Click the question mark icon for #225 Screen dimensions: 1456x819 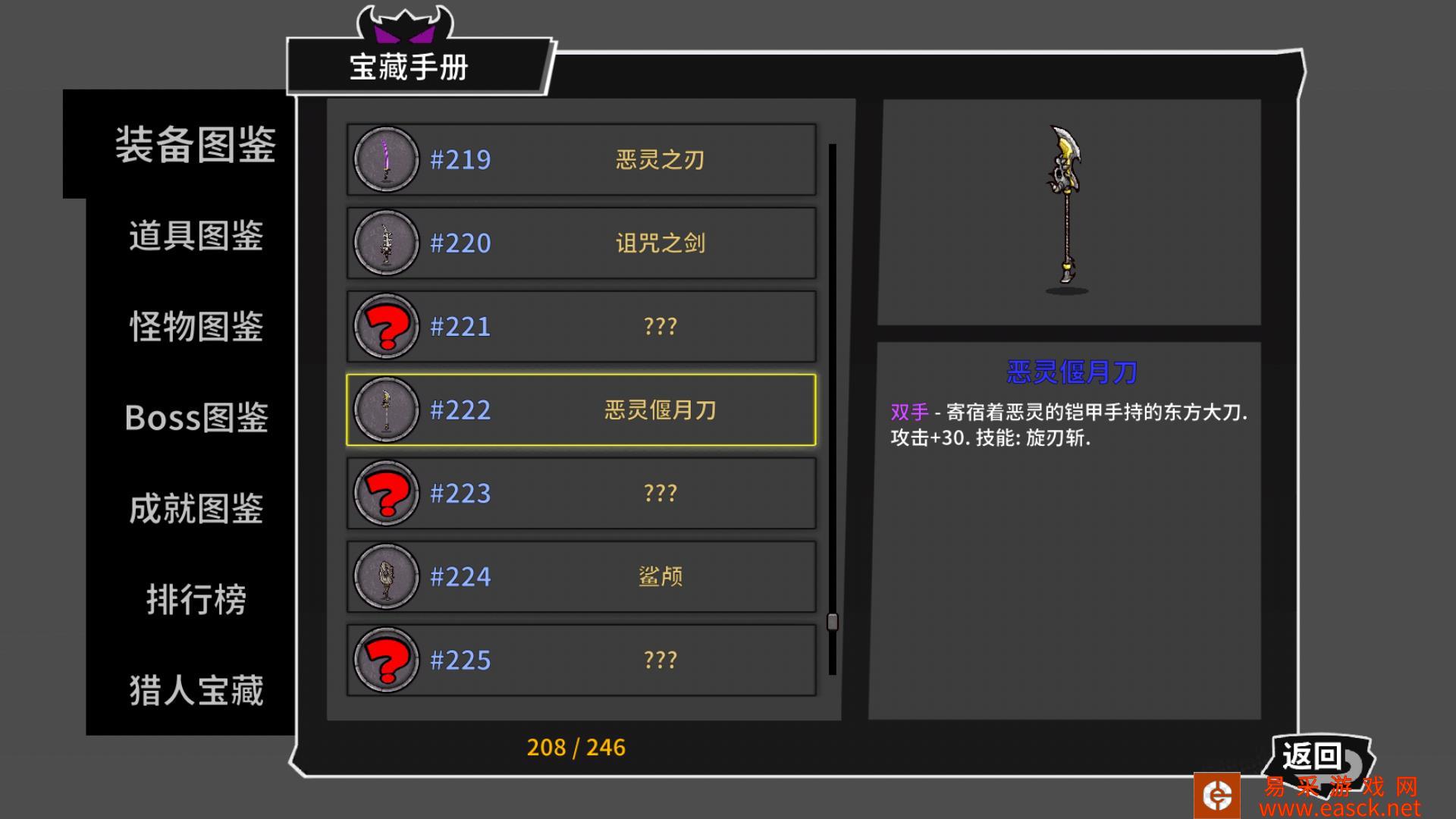click(x=384, y=660)
